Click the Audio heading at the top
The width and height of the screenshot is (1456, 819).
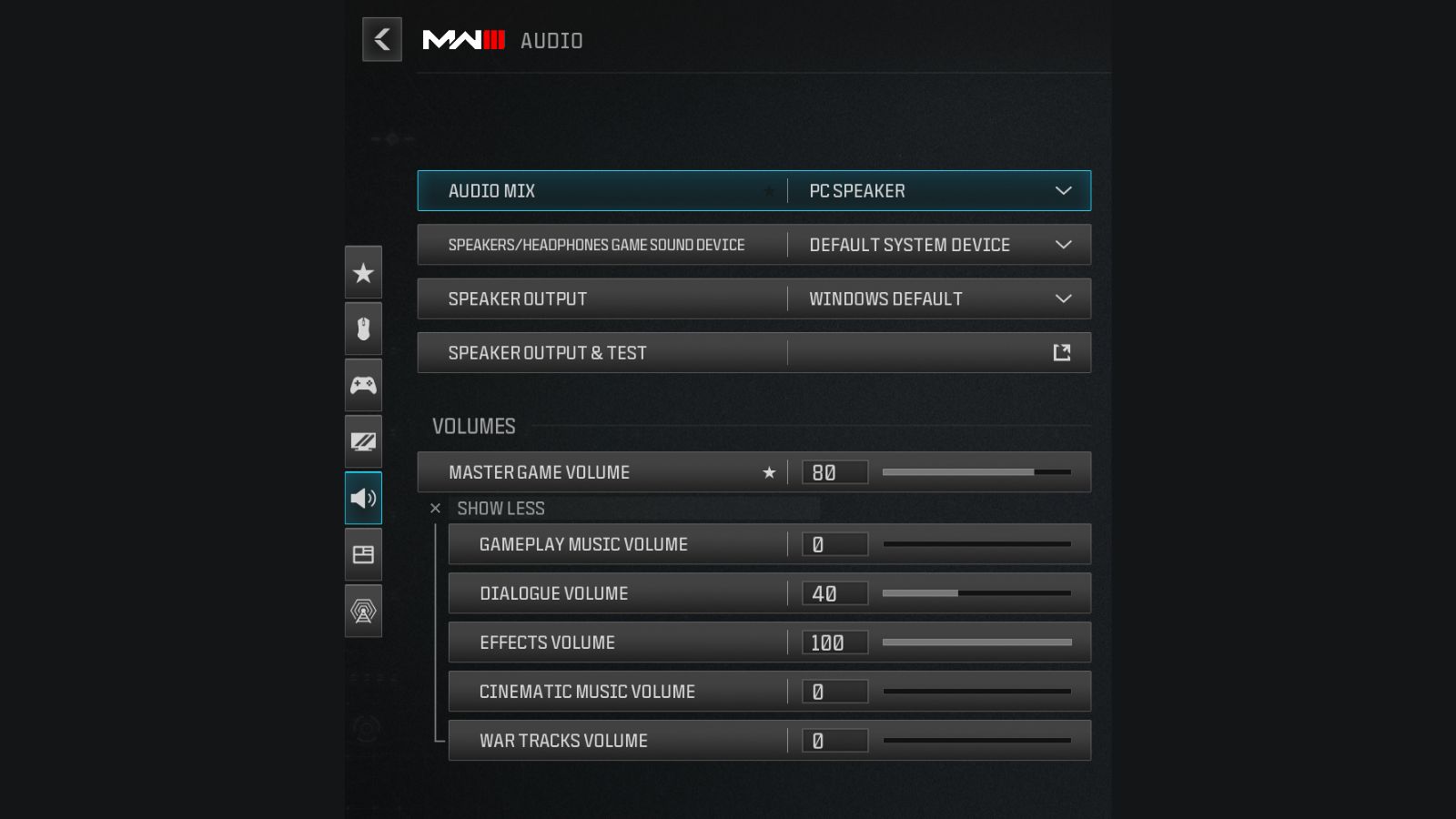pos(551,40)
